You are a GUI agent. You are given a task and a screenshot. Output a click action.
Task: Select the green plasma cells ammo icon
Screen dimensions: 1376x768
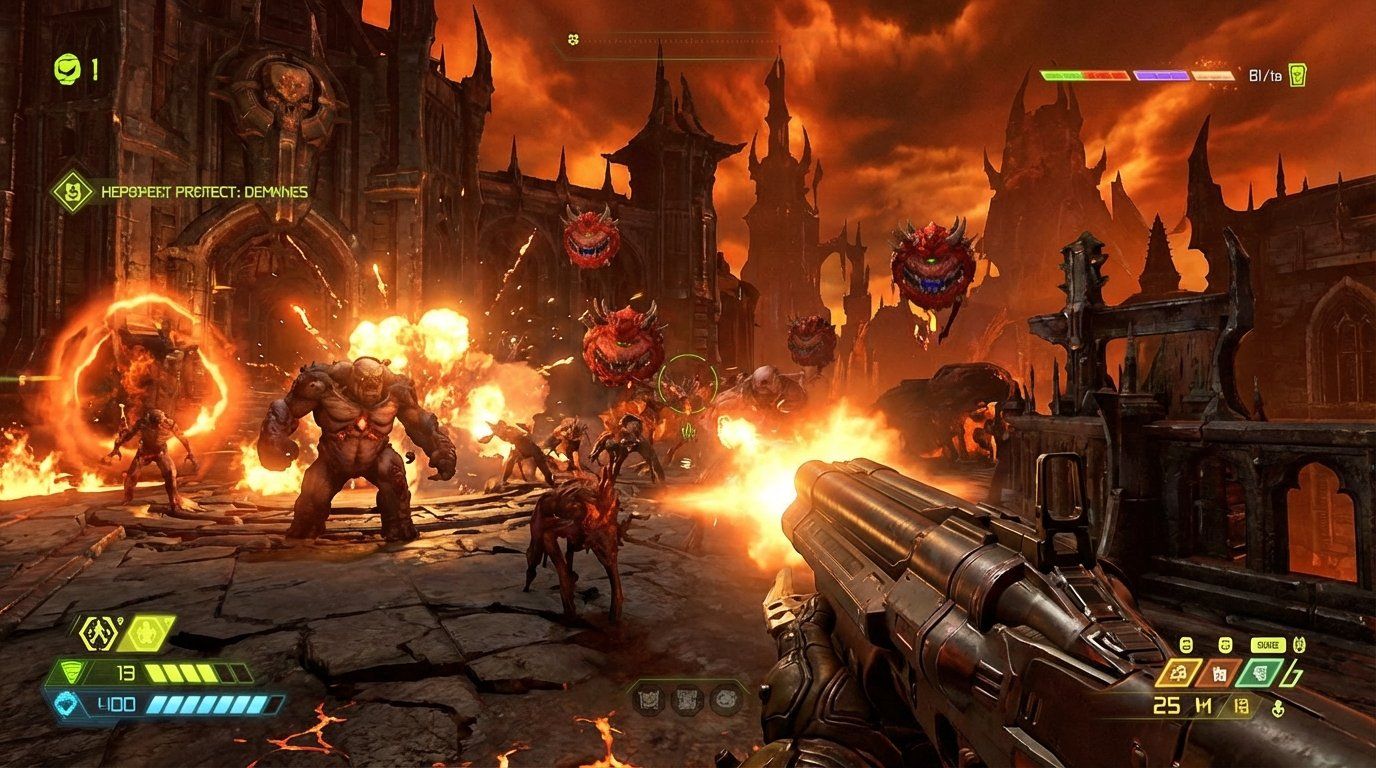click(x=1259, y=674)
